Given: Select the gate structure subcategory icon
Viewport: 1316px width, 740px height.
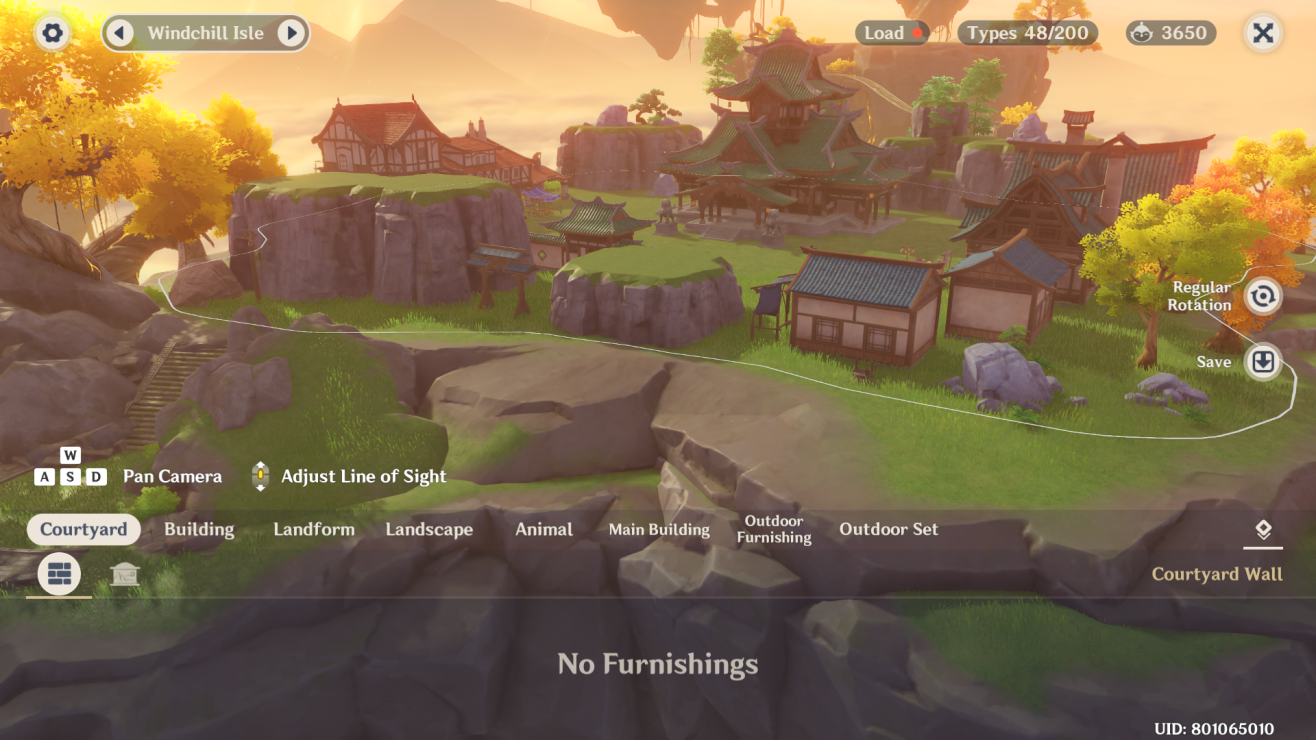Looking at the screenshot, I should (x=125, y=574).
